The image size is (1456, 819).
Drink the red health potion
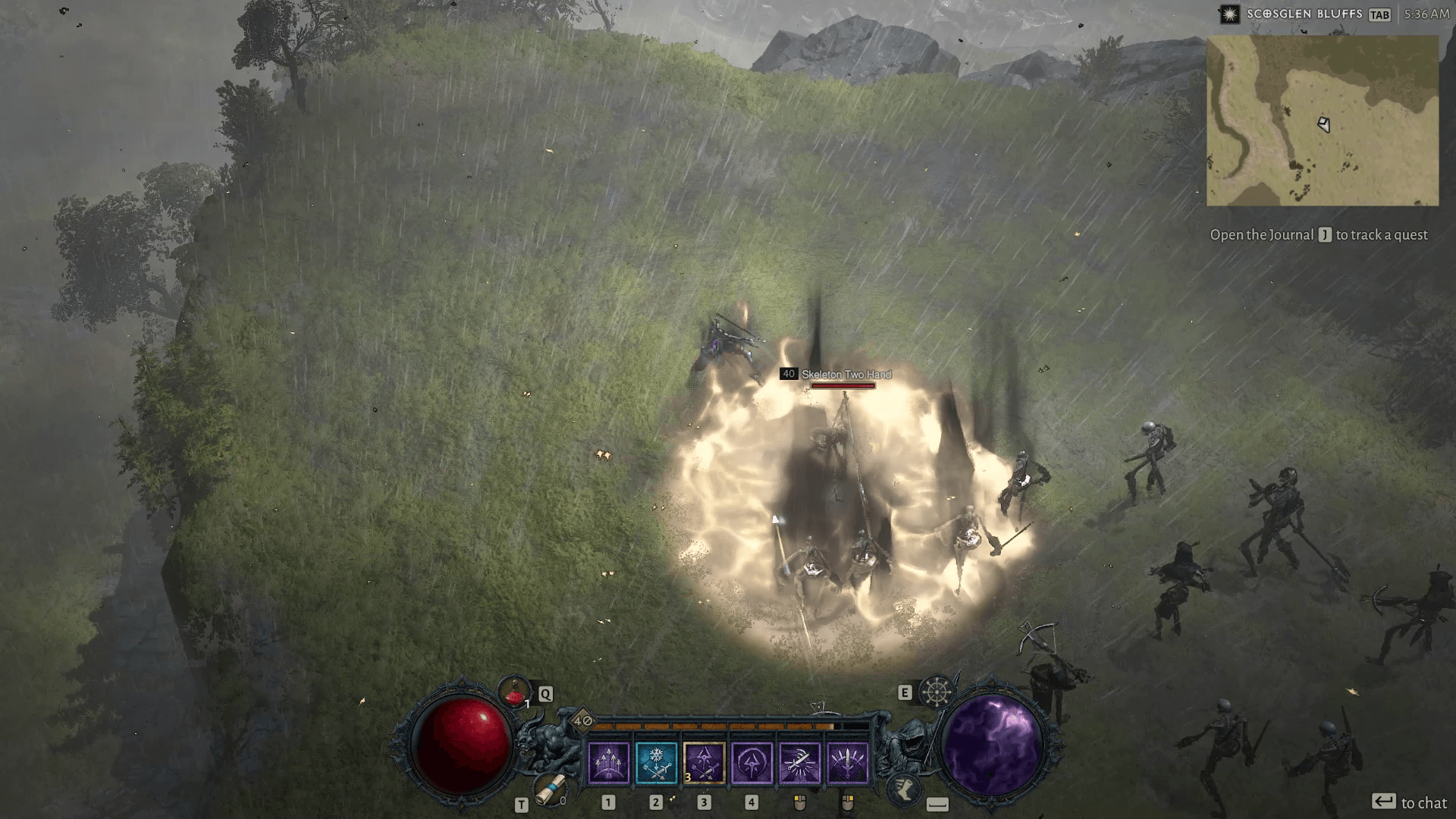(515, 692)
